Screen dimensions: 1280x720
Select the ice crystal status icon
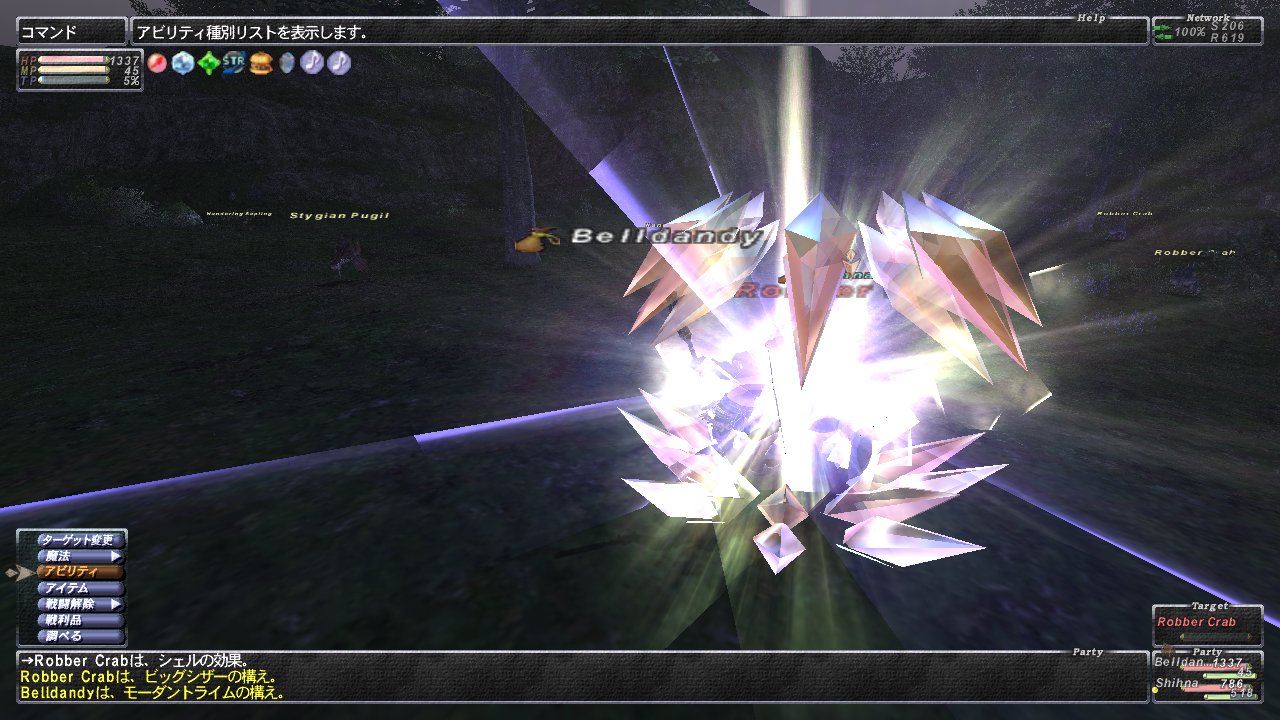coord(182,63)
